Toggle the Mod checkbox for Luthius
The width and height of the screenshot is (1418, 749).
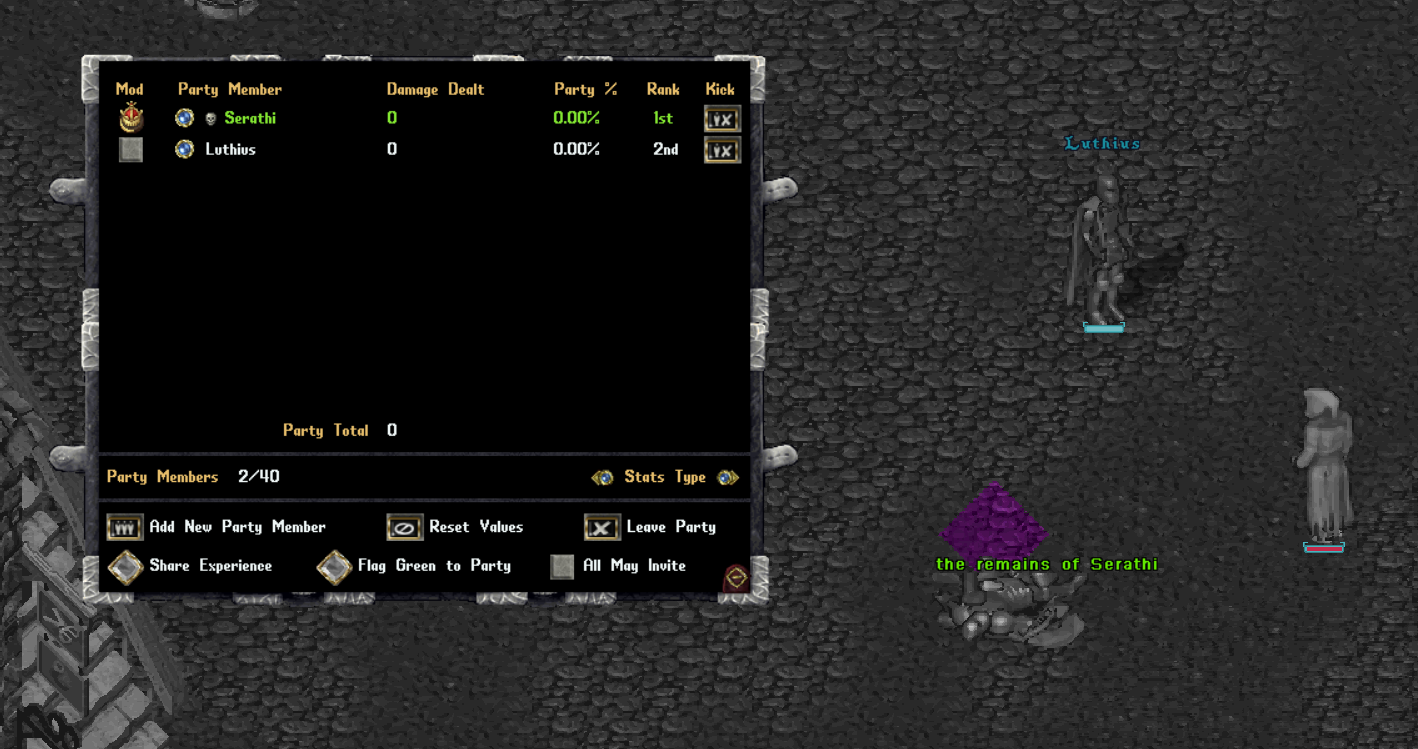(131, 150)
